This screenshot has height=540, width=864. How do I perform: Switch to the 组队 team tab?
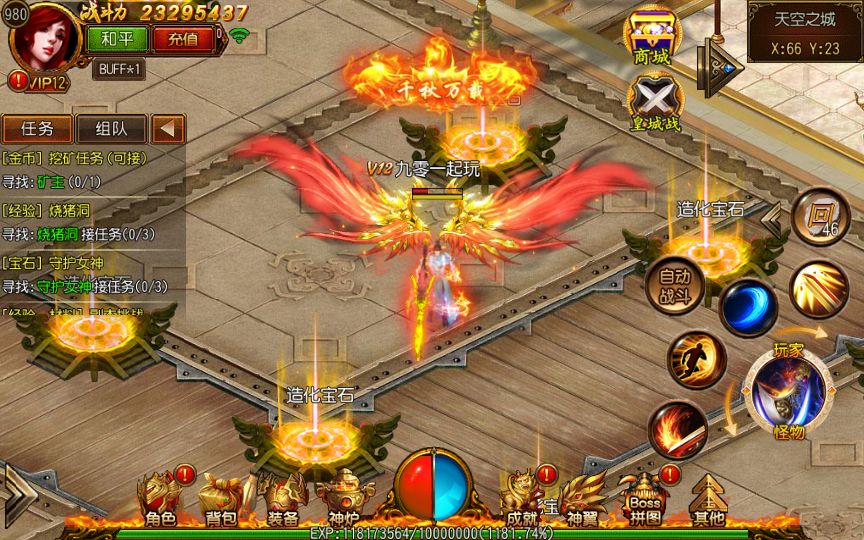111,129
